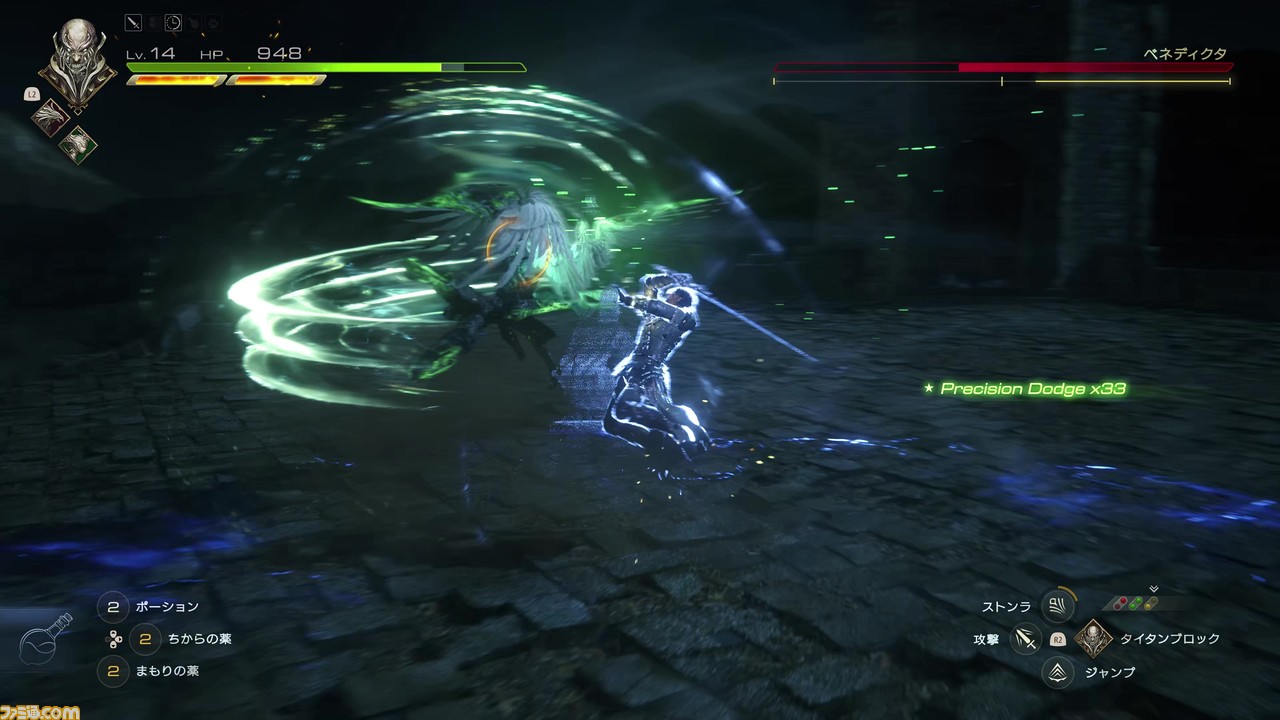Switch to the Garuda eikon icon
1280x720 pixels.
pos(77,144)
